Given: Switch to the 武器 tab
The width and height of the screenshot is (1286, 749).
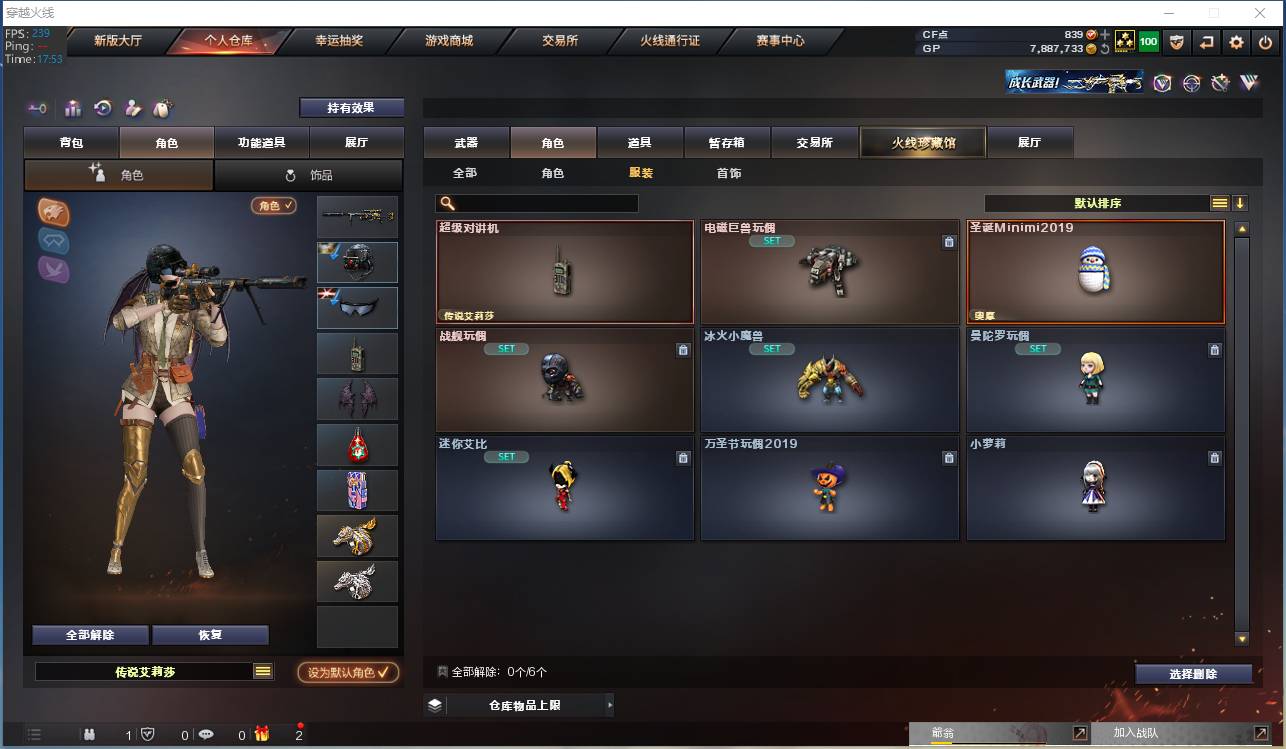Looking at the screenshot, I should click(464, 142).
